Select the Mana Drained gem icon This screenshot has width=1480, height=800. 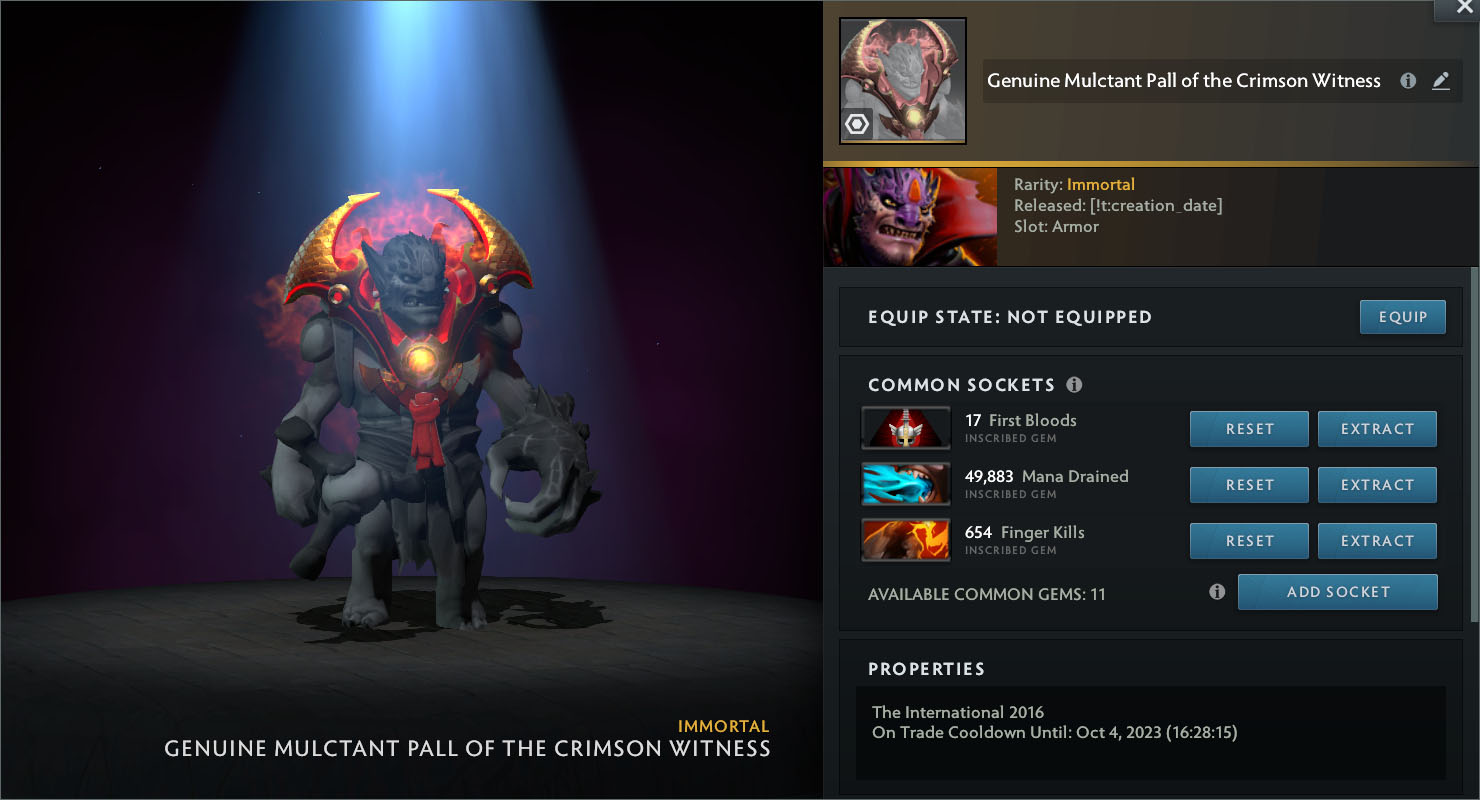tap(906, 484)
